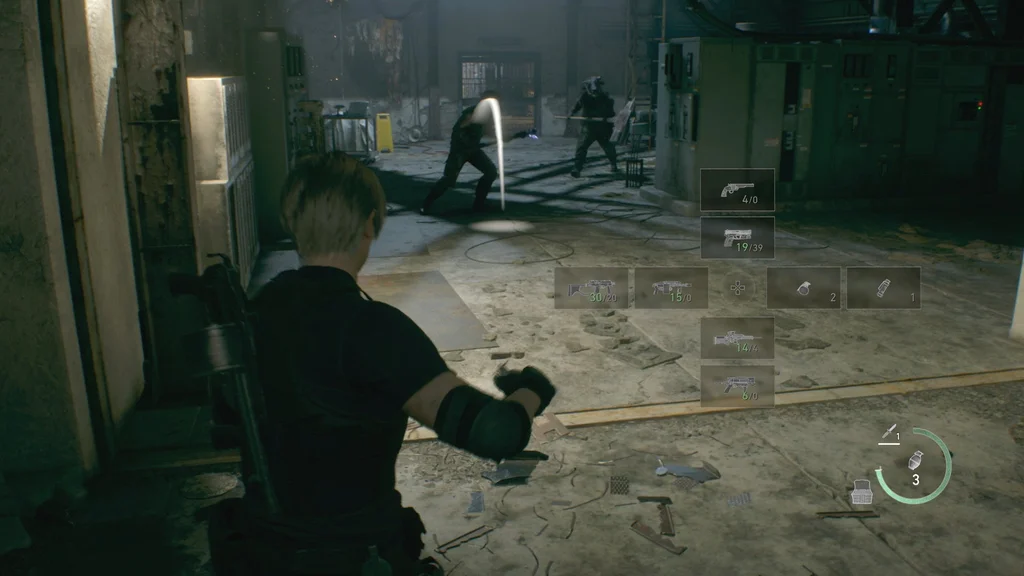This screenshot has height=576, width=1024.
Task: Equip the scoped rifle slot
Action: [737, 338]
